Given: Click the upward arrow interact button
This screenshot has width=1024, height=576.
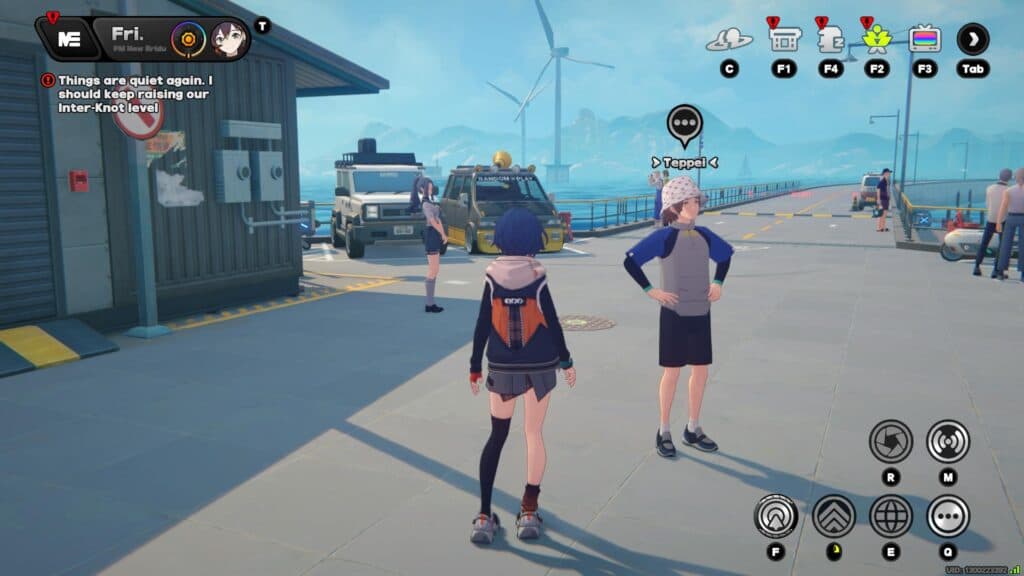Looking at the screenshot, I should [x=776, y=516].
